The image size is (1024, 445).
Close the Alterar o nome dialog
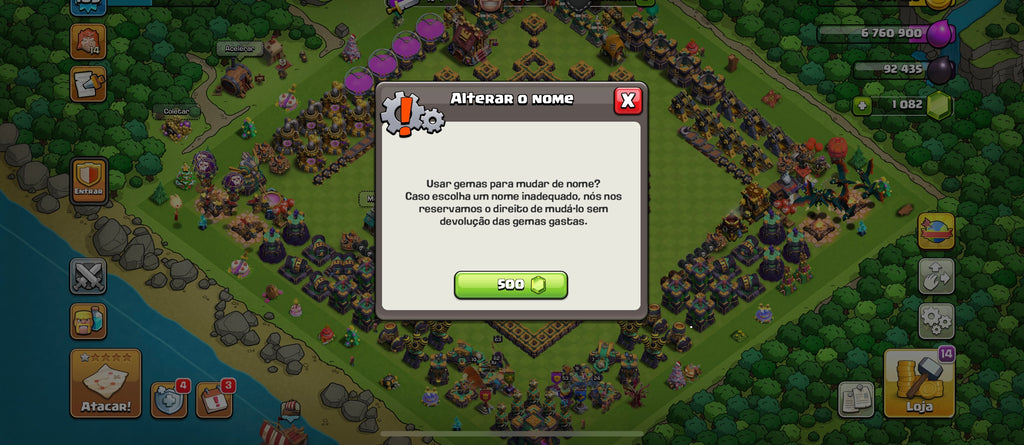pyautogui.click(x=627, y=100)
